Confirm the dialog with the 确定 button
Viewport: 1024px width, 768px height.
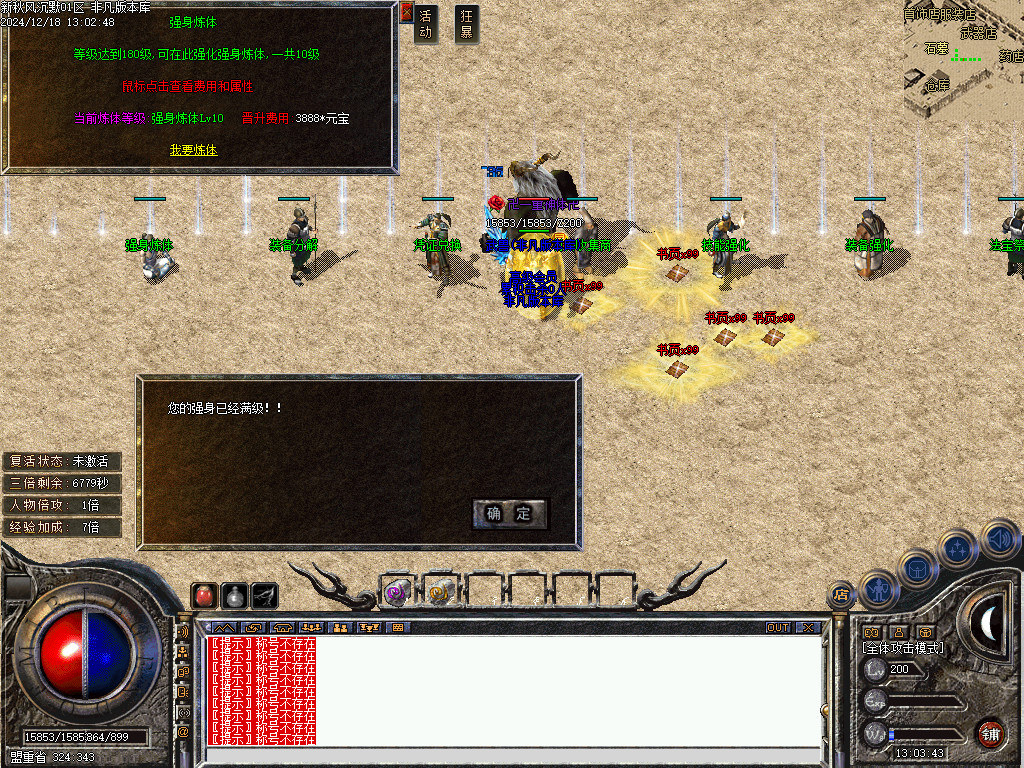click(510, 514)
